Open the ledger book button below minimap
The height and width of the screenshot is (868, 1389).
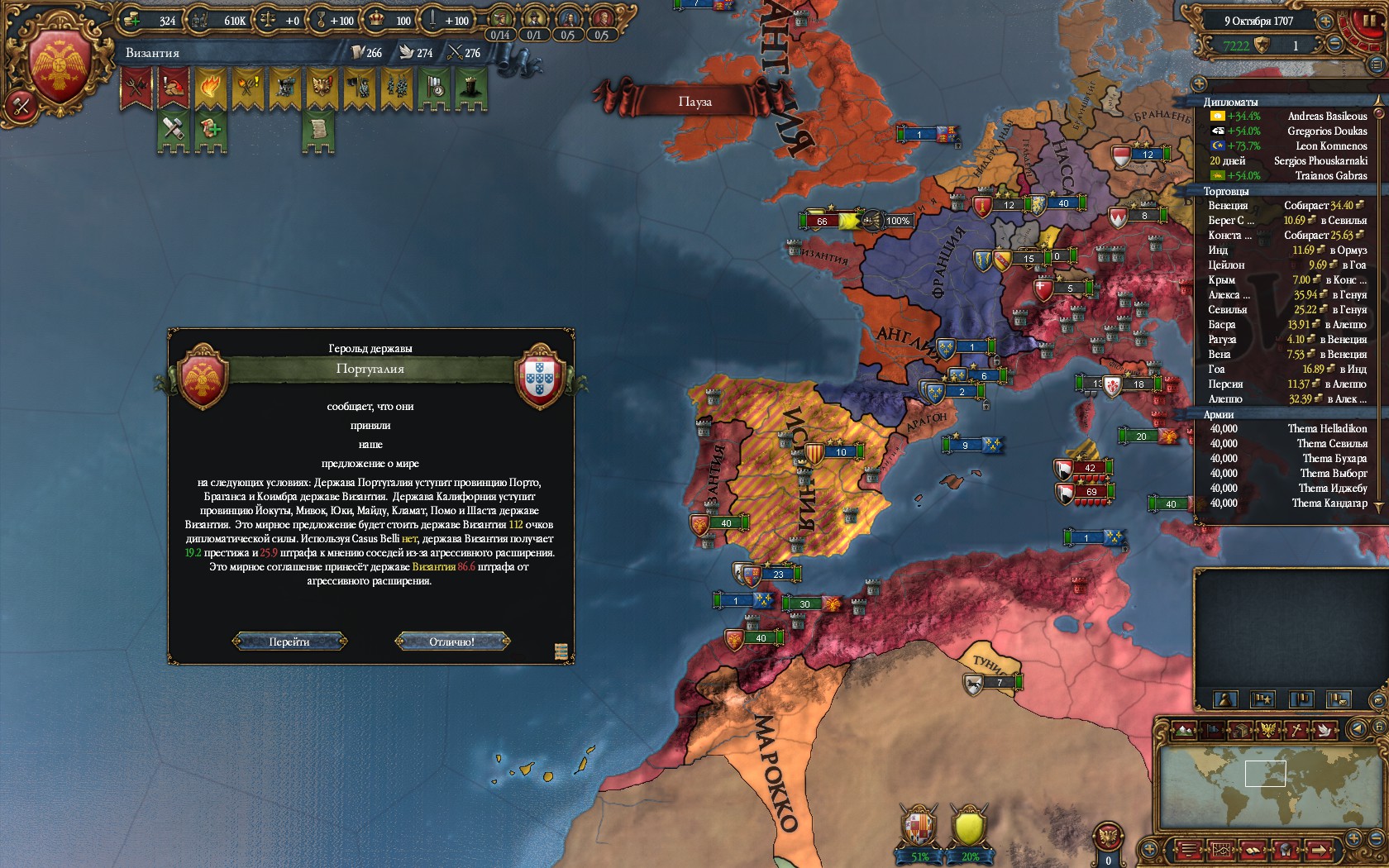pos(1253,849)
